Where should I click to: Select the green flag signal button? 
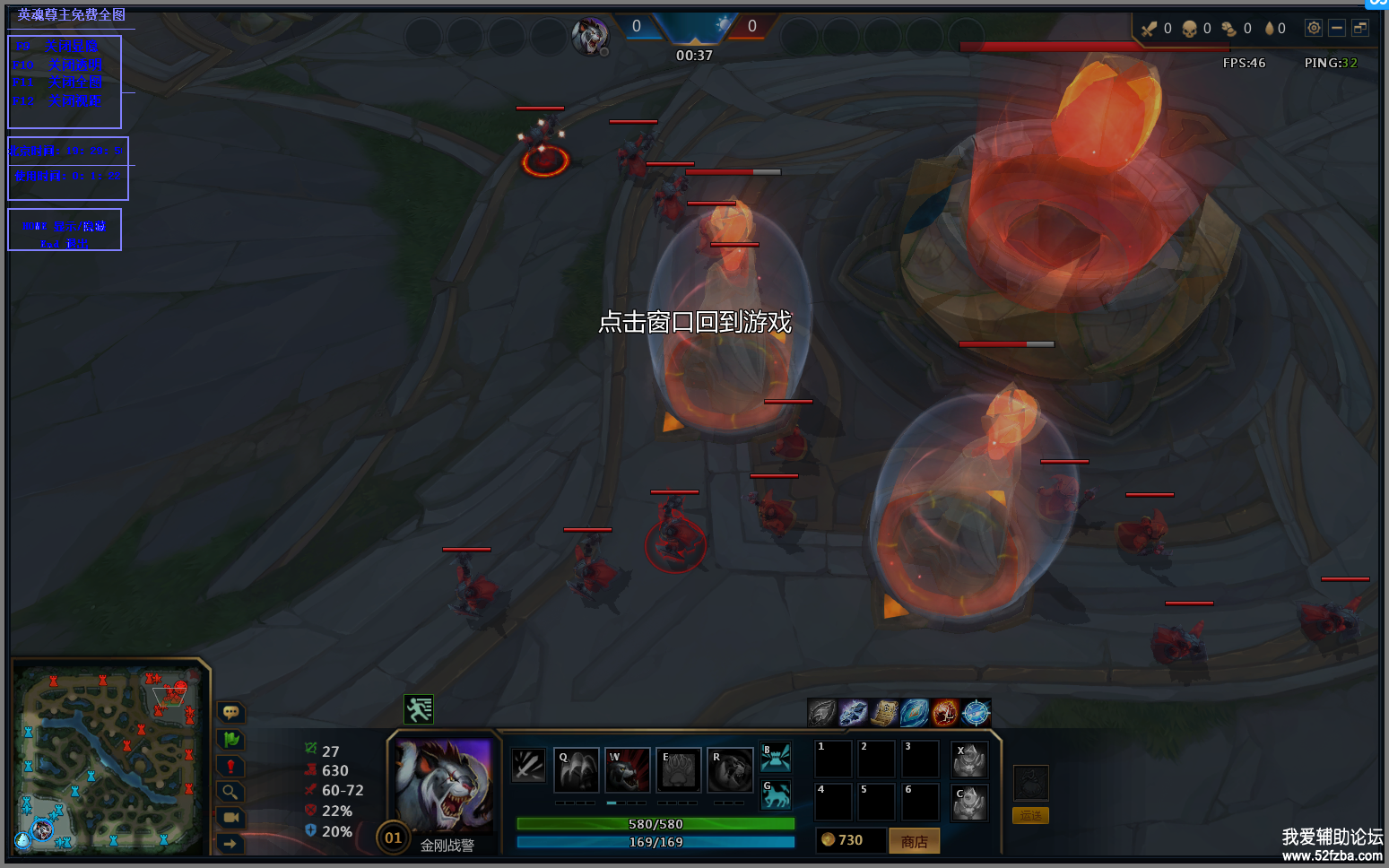(230, 740)
